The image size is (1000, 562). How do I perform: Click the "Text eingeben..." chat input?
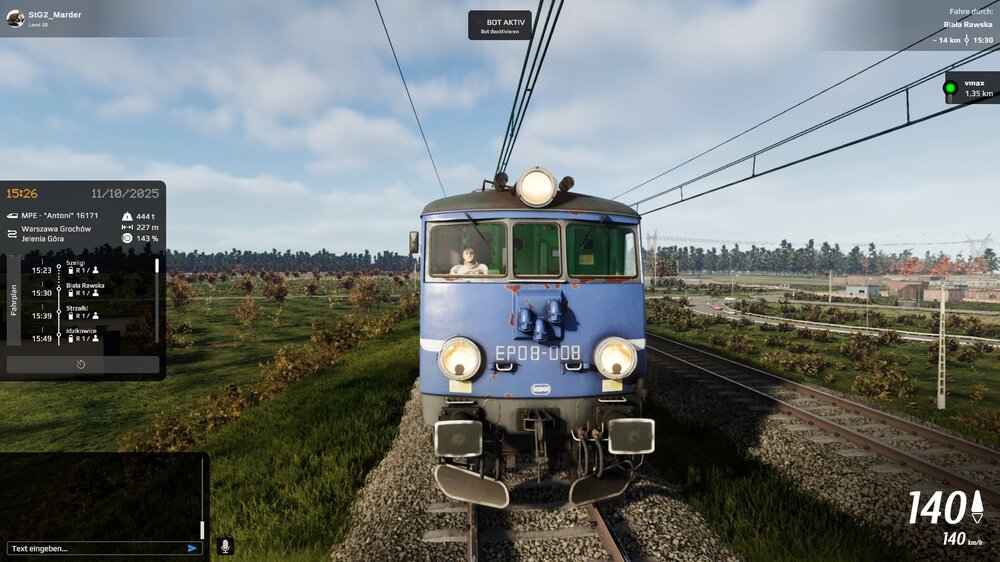(95, 548)
